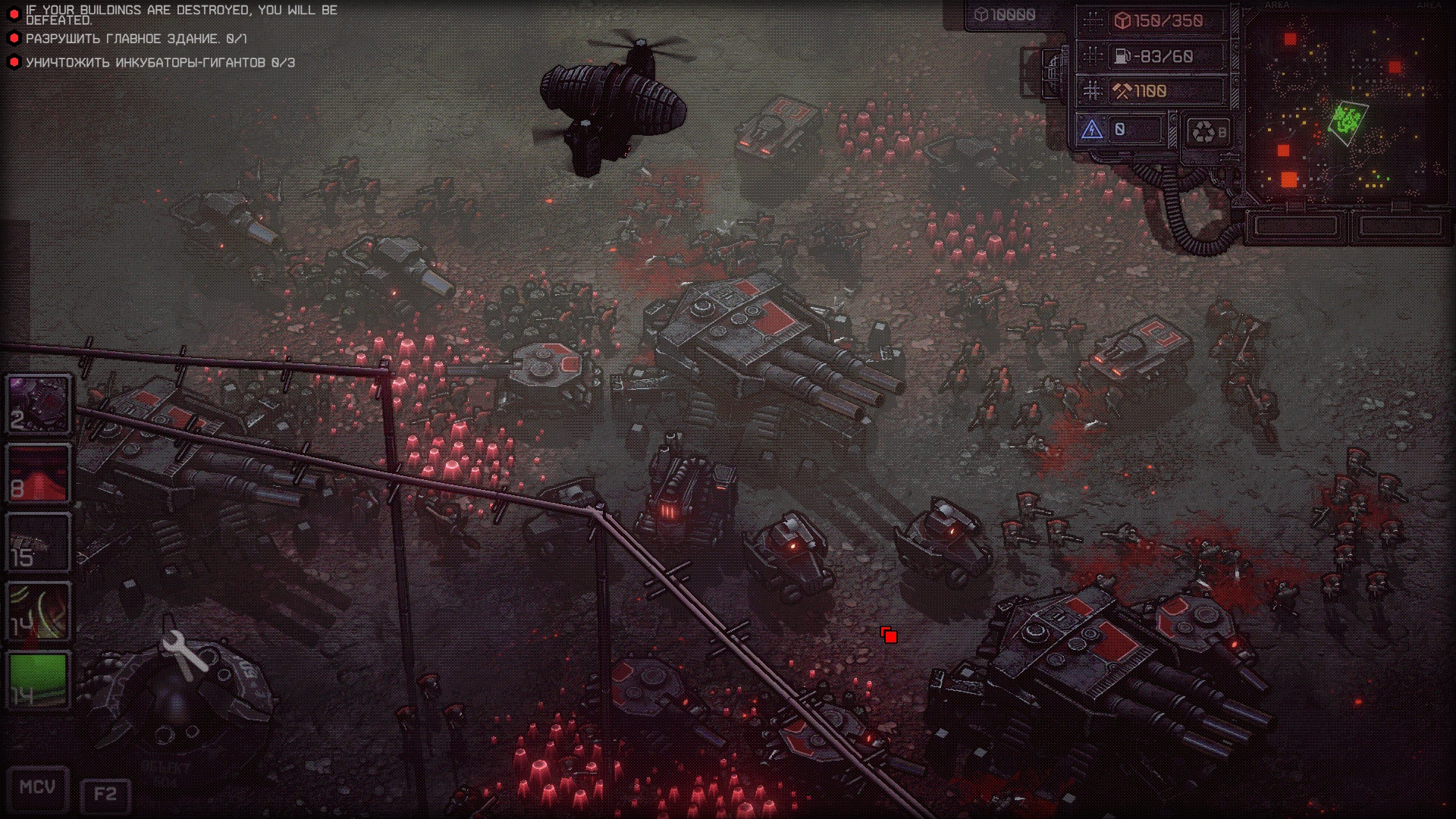This screenshot has width=1456, height=819.
Task: Select the group slot numbered 15
Action: click(x=39, y=541)
